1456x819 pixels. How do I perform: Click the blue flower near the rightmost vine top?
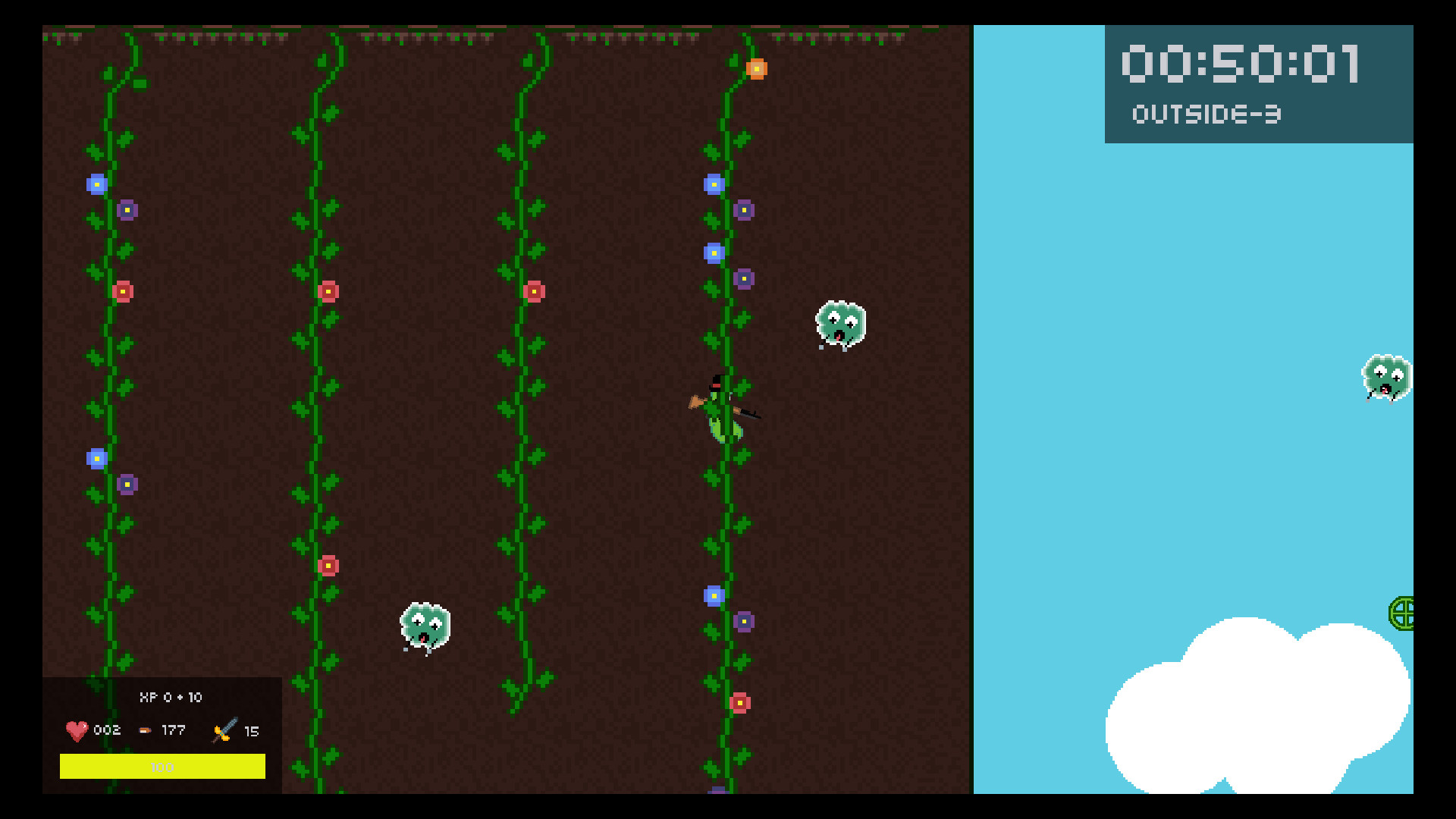(x=714, y=184)
